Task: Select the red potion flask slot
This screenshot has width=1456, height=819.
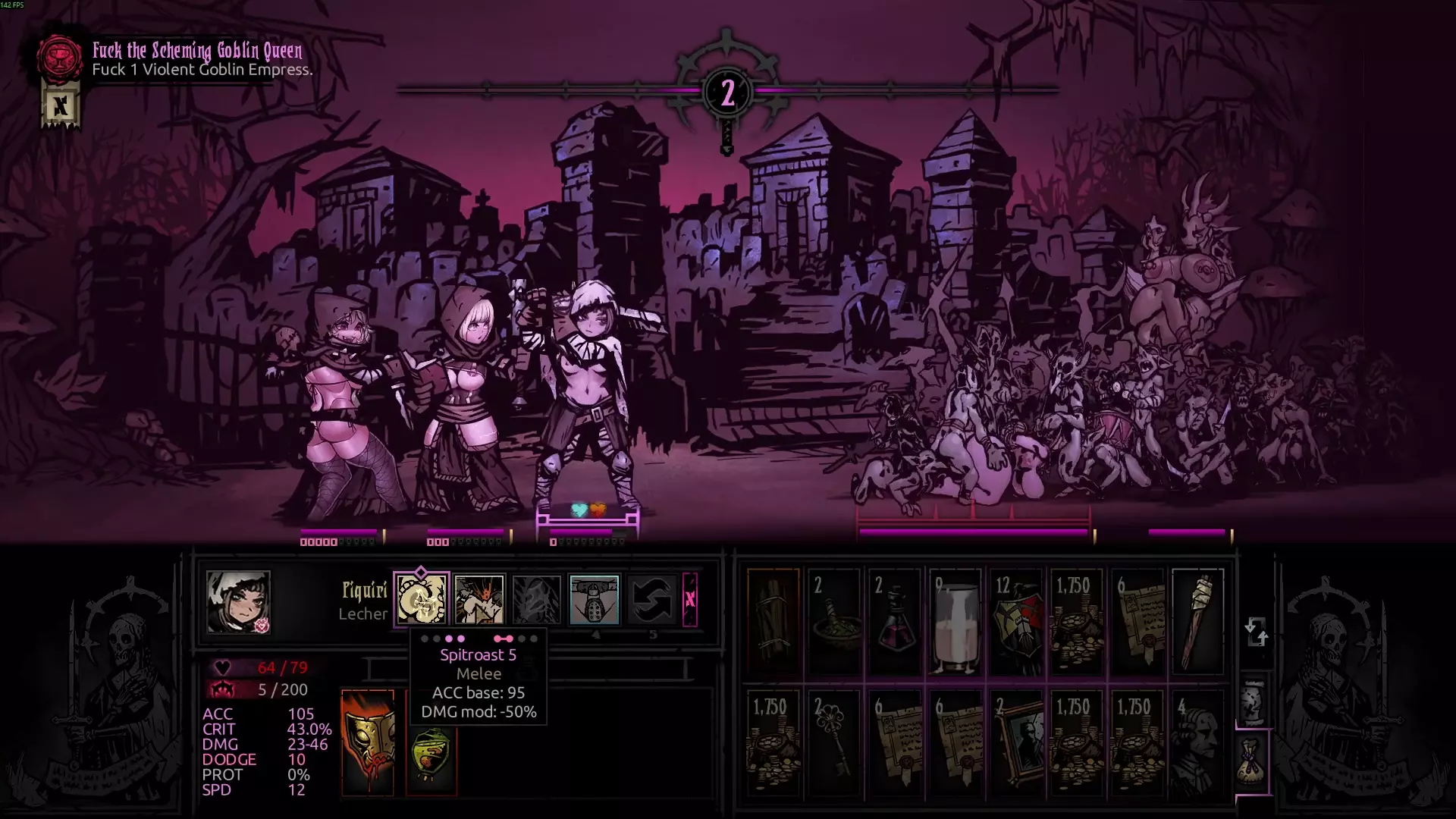Action: (895, 622)
